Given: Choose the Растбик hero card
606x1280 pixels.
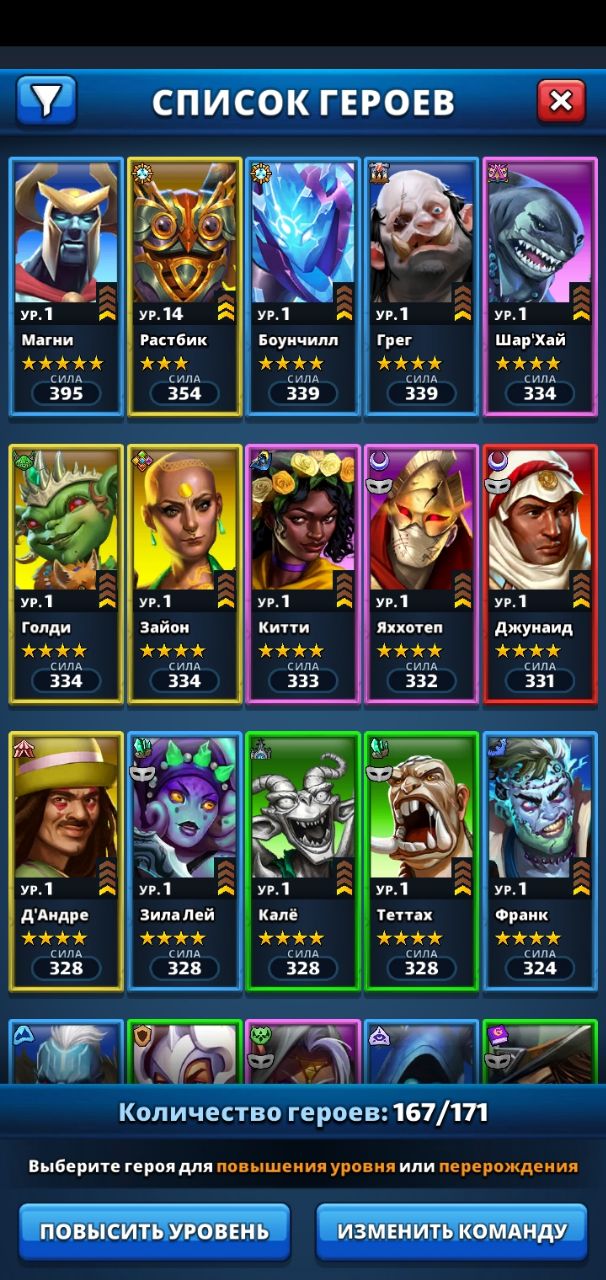Looking at the screenshot, I should (184, 286).
